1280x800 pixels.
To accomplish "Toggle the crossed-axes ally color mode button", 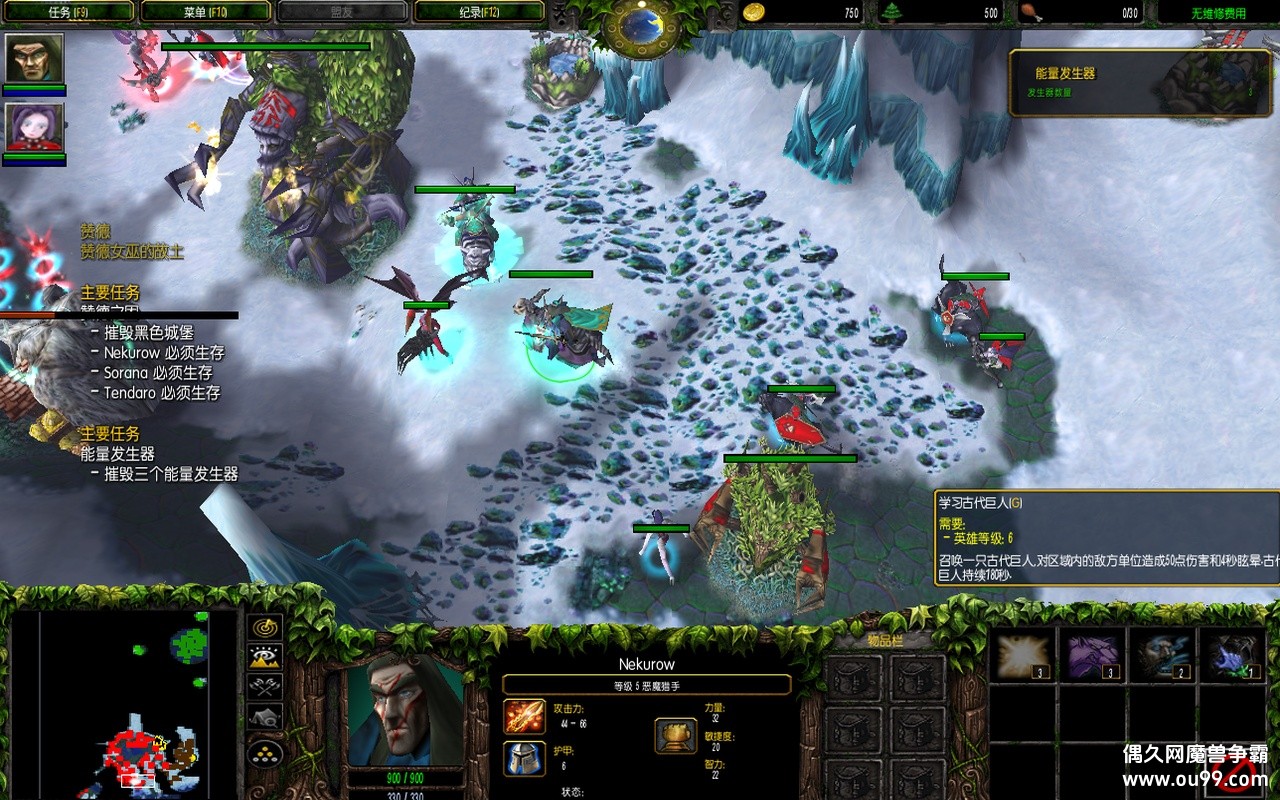I will [265, 687].
